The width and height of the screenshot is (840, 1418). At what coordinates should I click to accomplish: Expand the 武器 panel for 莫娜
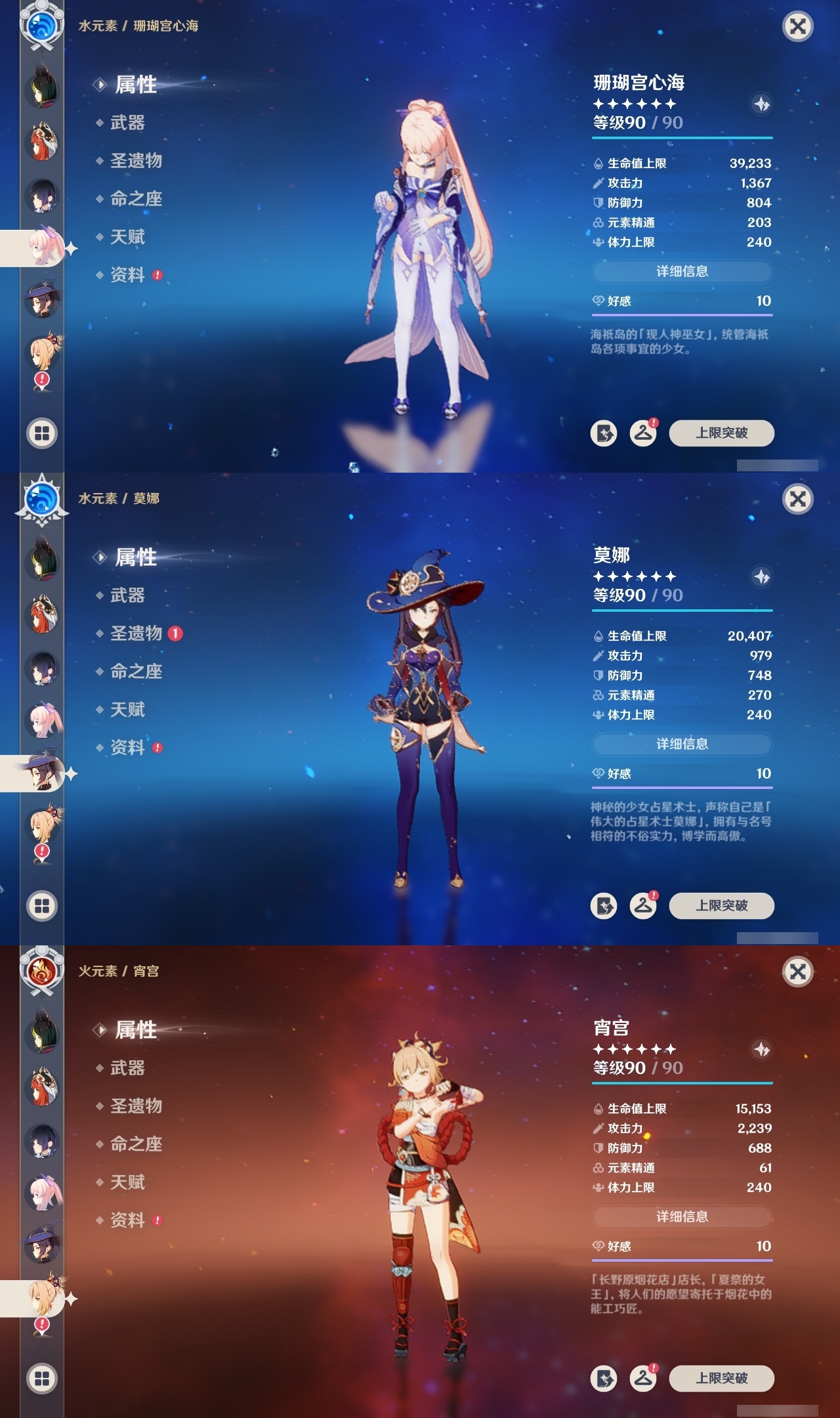tap(126, 595)
